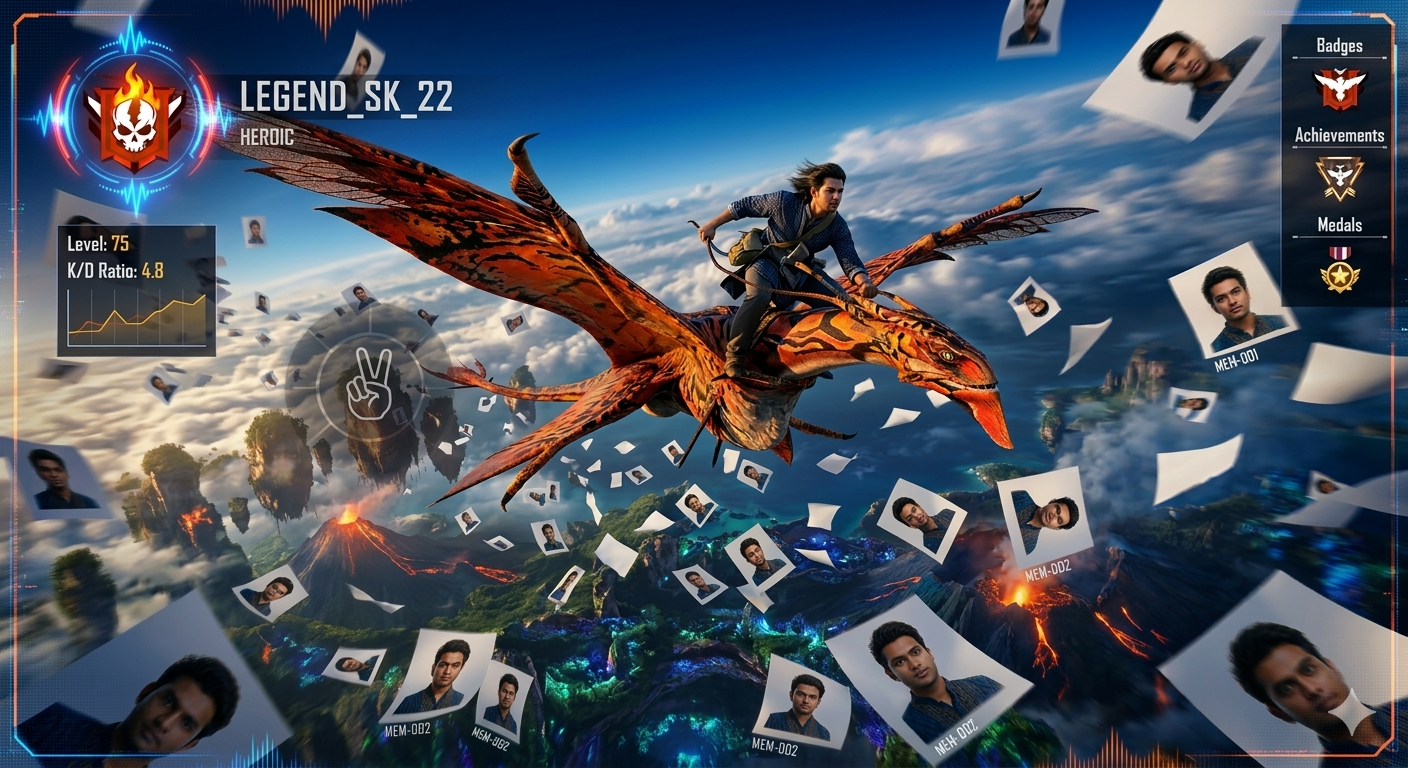Expand the Badges panel section
This screenshot has width=1408, height=768.
(x=1338, y=45)
